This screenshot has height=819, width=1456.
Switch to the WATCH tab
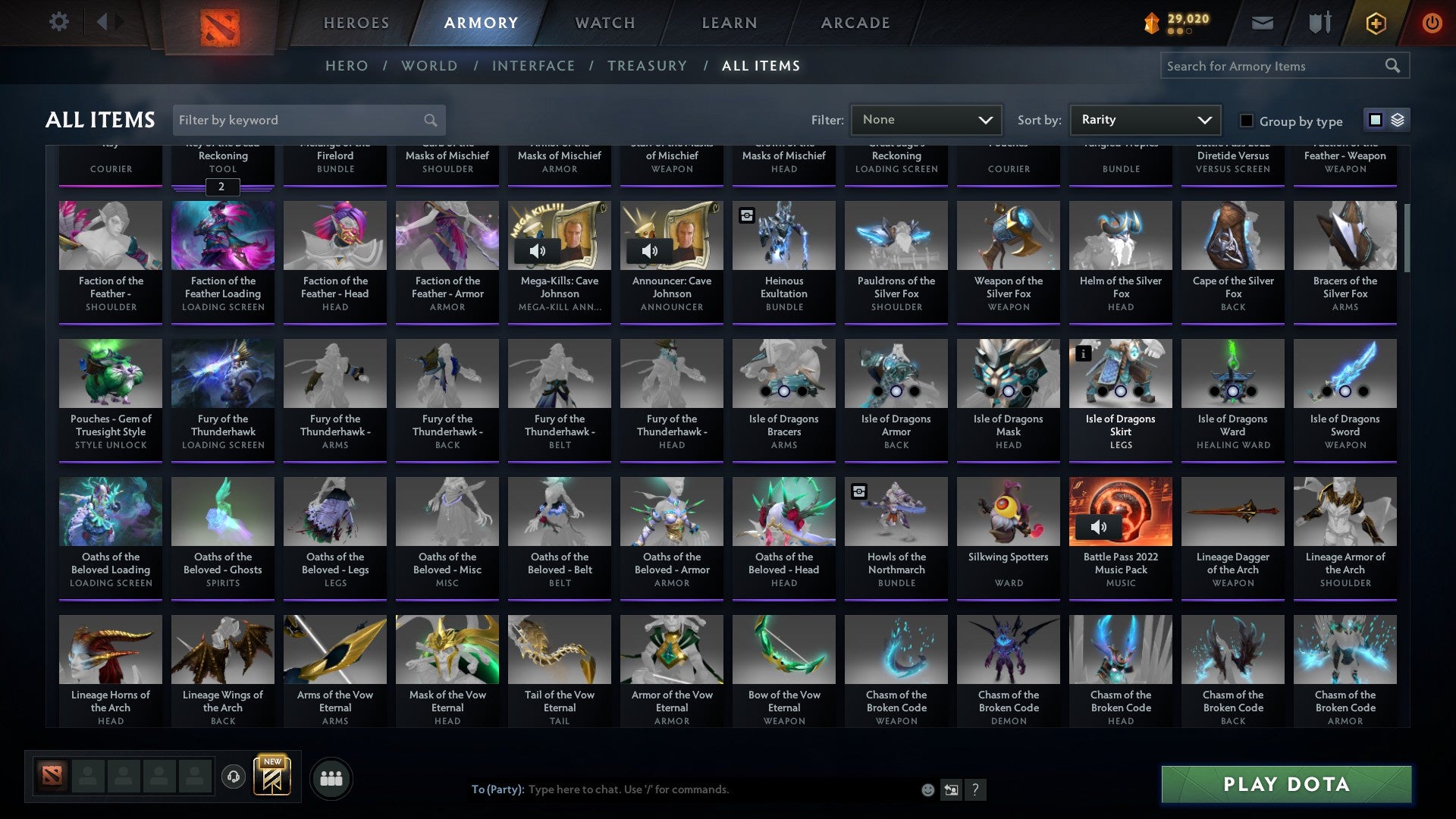pos(604,23)
